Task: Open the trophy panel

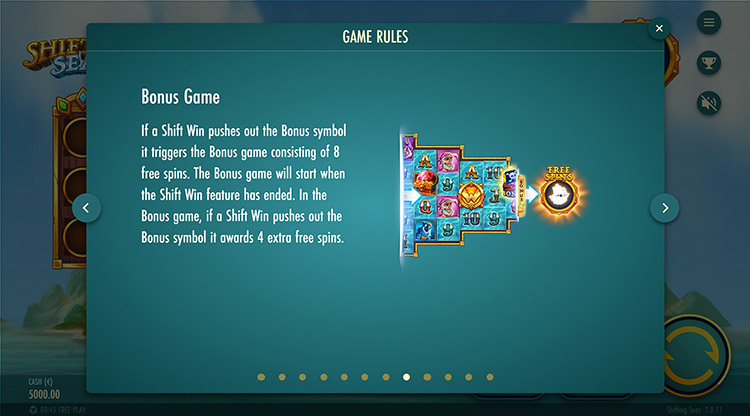Action: pyautogui.click(x=709, y=62)
